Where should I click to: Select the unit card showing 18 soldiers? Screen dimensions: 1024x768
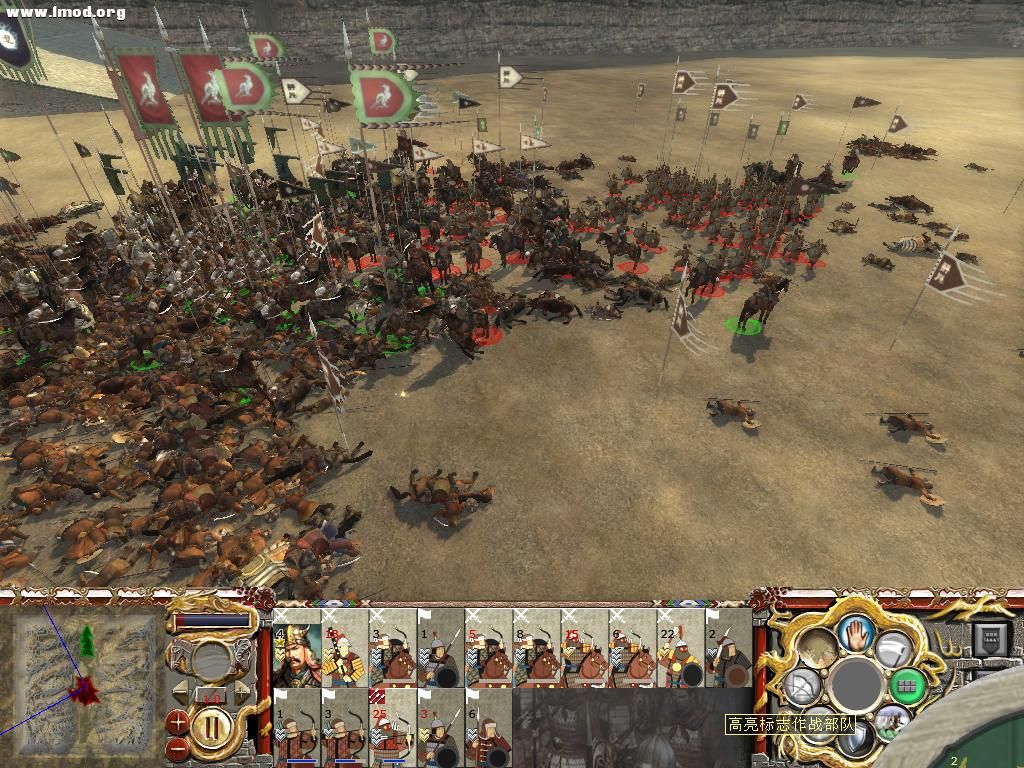pos(344,648)
